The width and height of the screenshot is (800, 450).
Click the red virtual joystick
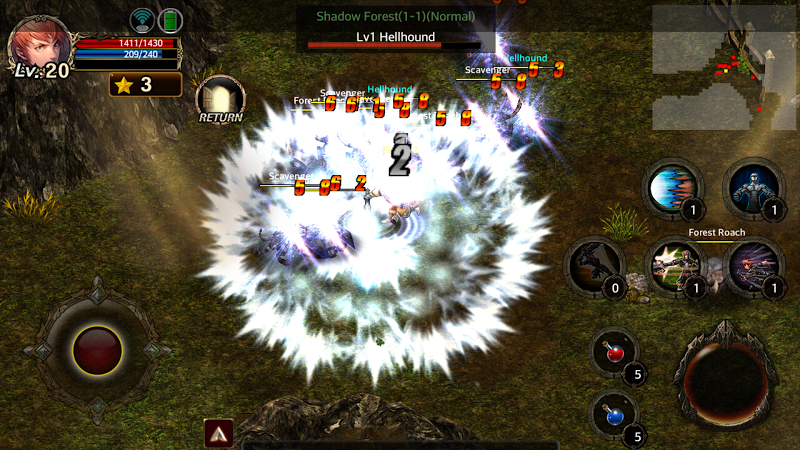pos(97,351)
